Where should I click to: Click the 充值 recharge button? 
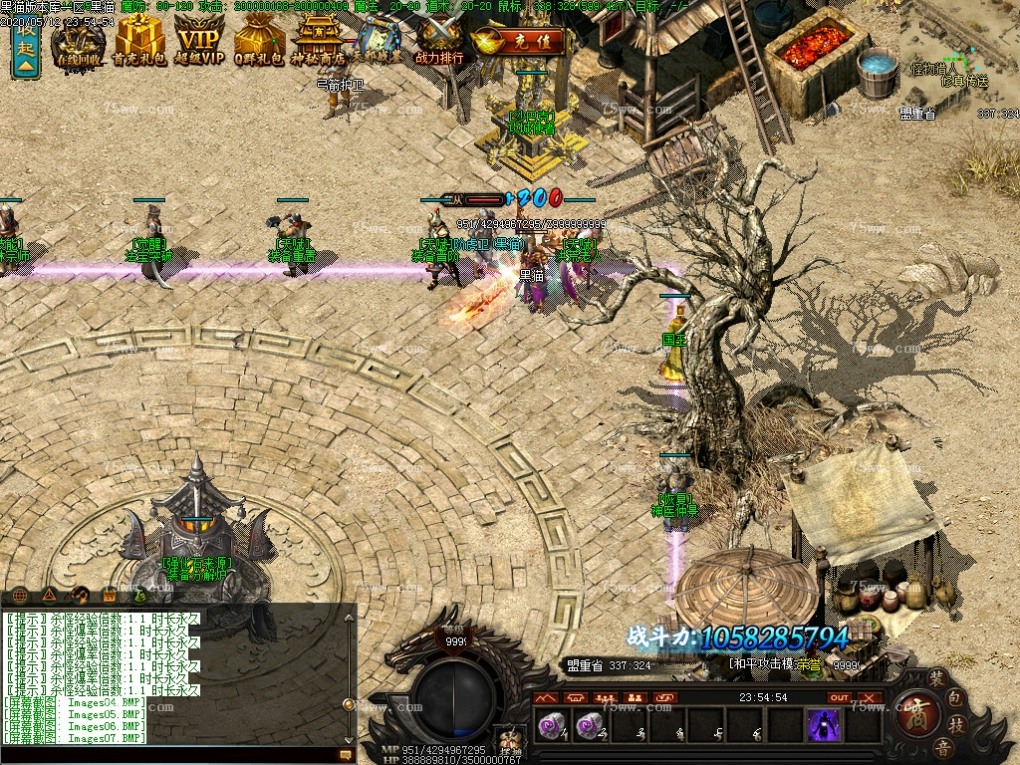[x=519, y=41]
